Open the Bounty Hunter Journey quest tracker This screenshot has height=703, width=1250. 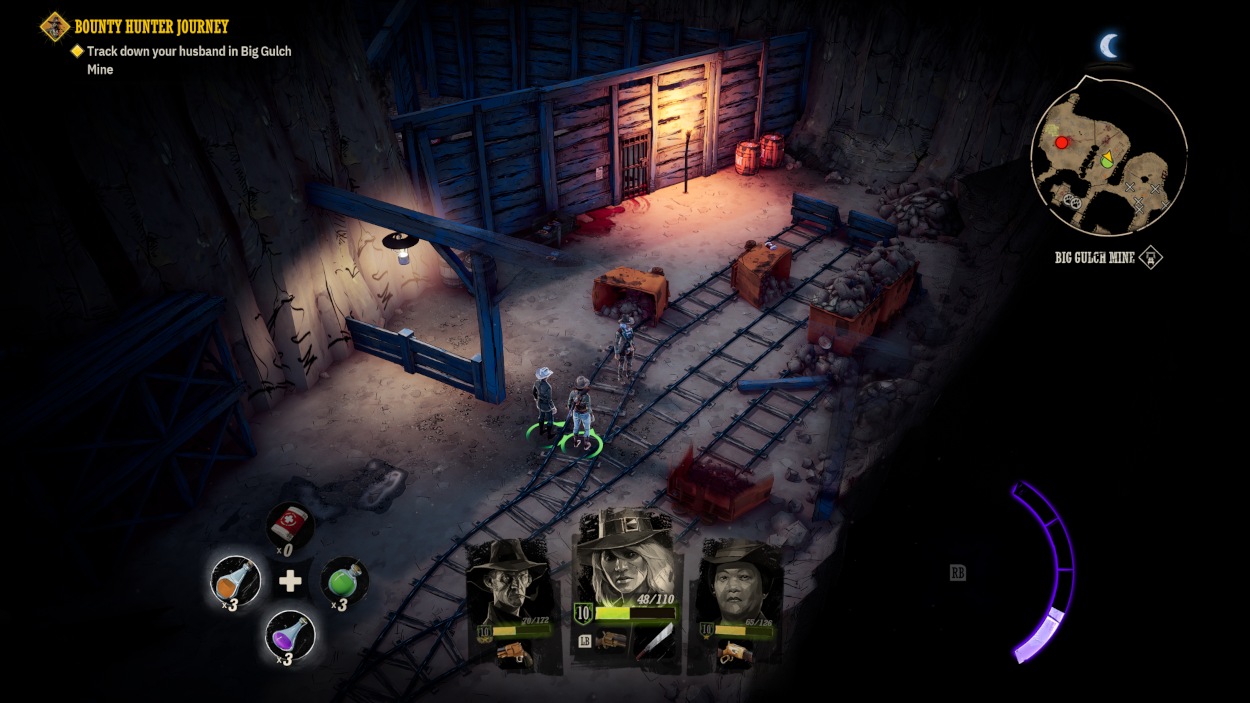point(151,27)
